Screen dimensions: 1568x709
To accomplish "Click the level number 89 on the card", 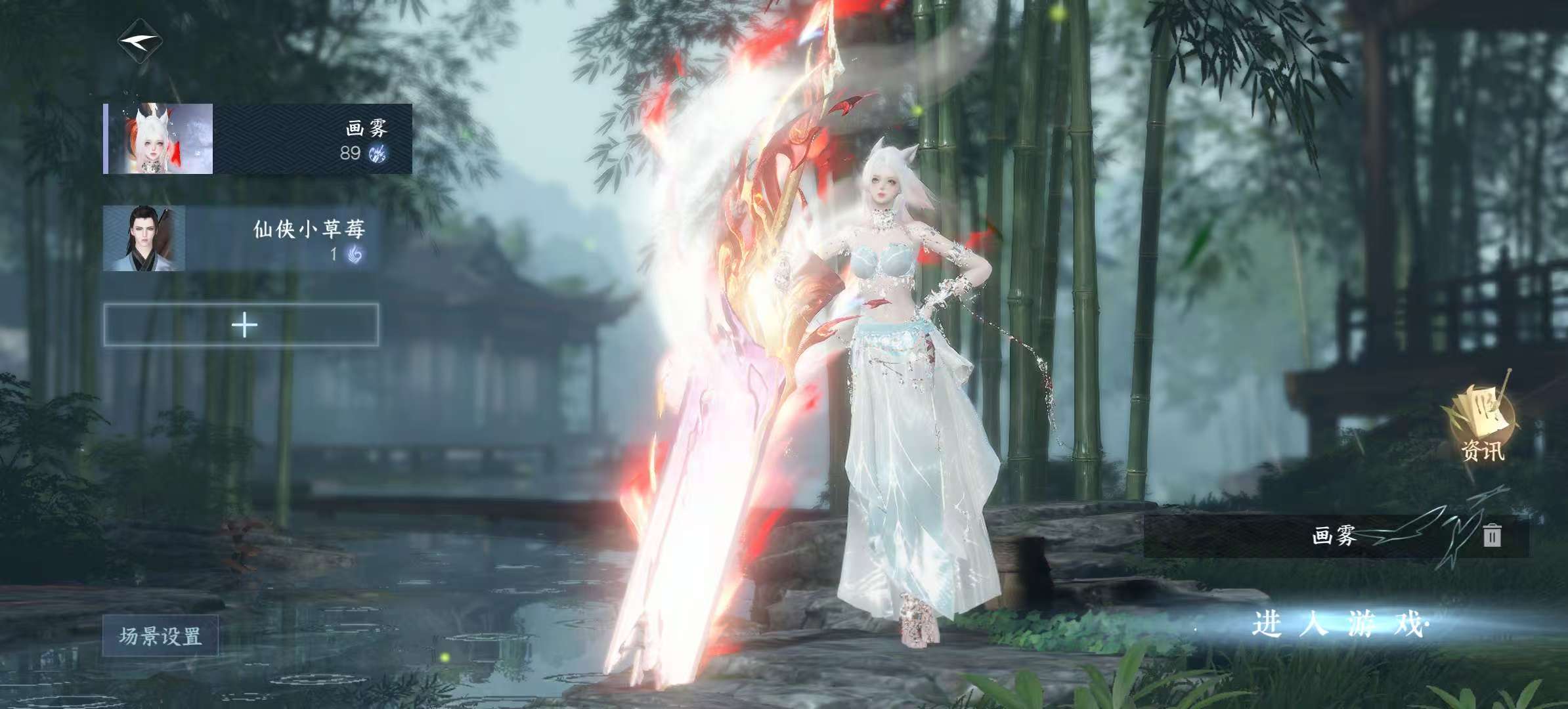I will coord(351,153).
